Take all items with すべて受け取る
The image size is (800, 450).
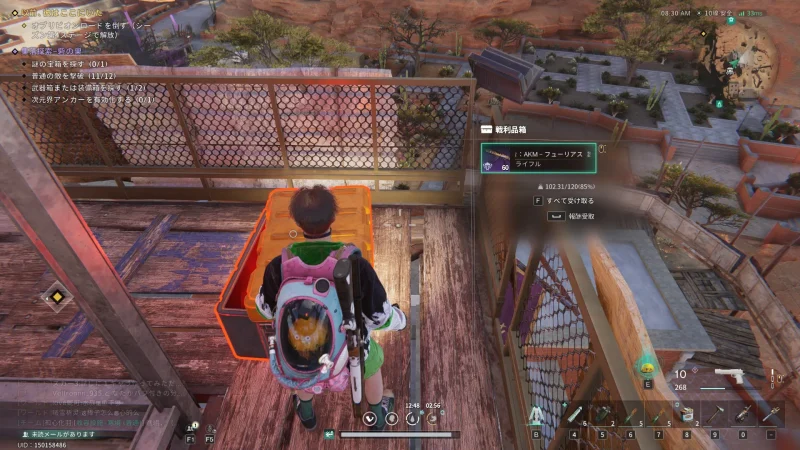pyautogui.click(x=568, y=200)
